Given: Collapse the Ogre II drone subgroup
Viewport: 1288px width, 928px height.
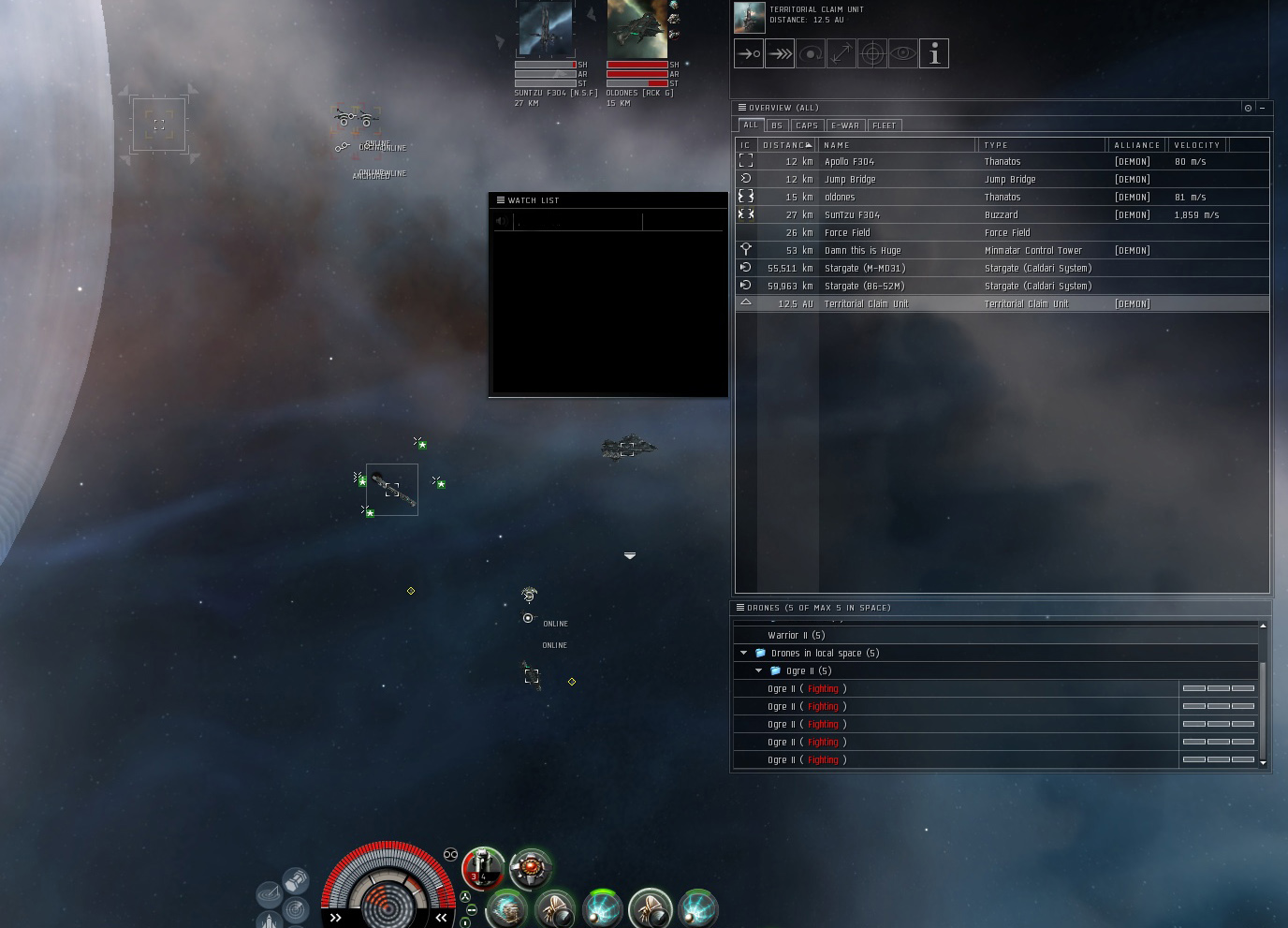Looking at the screenshot, I should tap(759, 671).
